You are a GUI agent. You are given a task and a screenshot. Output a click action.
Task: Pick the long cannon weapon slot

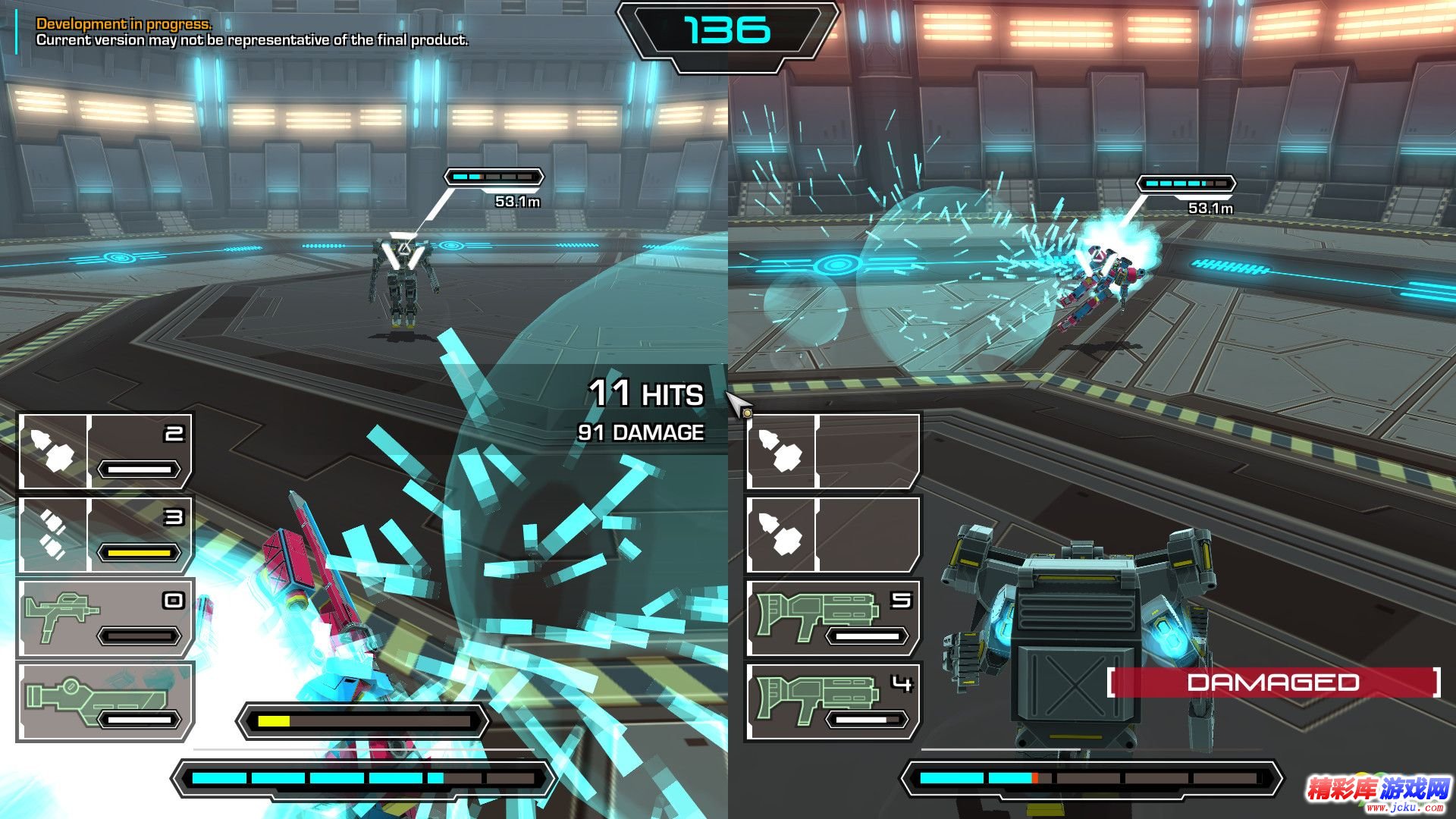(x=105, y=701)
